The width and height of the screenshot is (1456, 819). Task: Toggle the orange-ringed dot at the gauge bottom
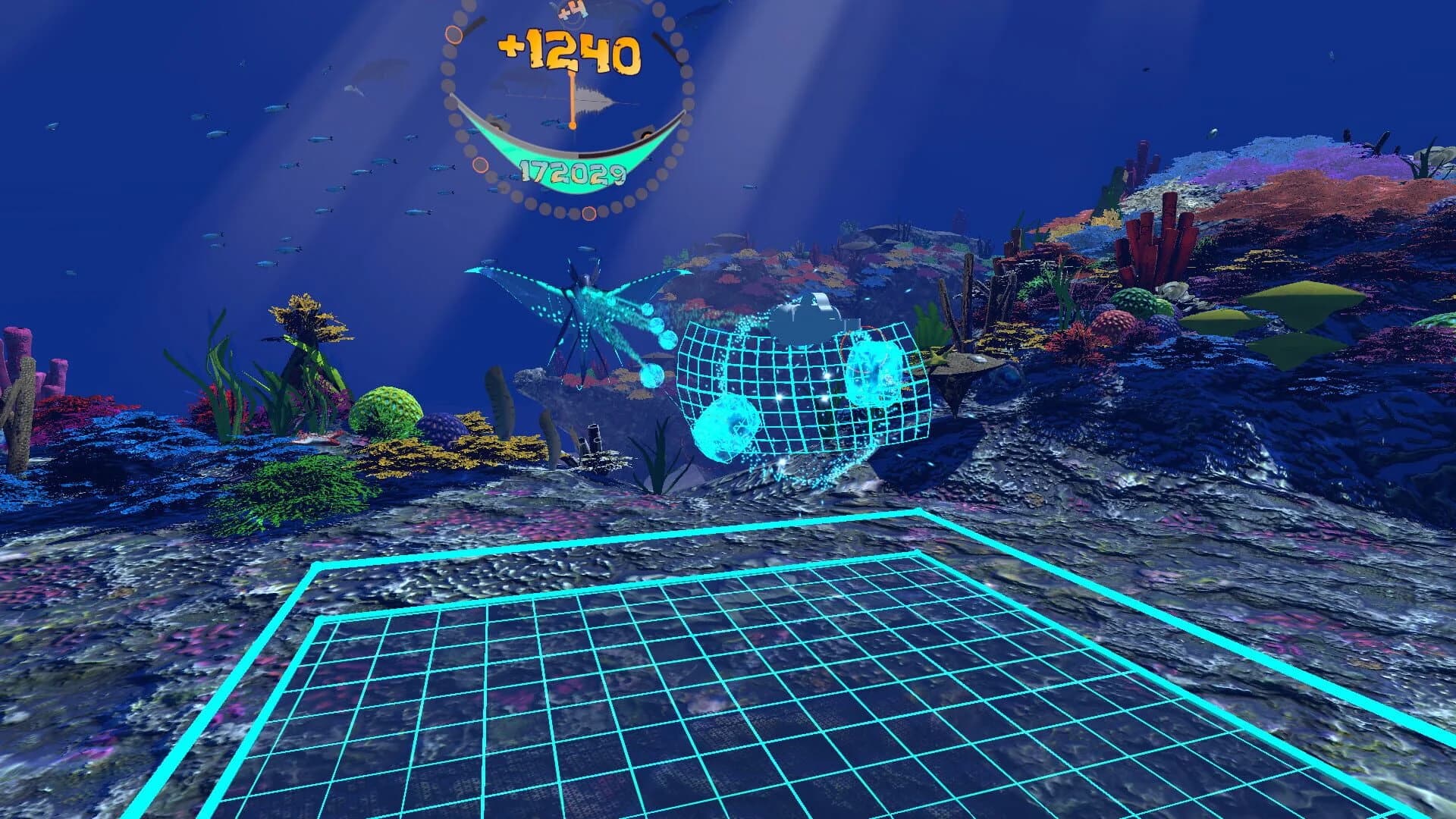[x=590, y=215]
